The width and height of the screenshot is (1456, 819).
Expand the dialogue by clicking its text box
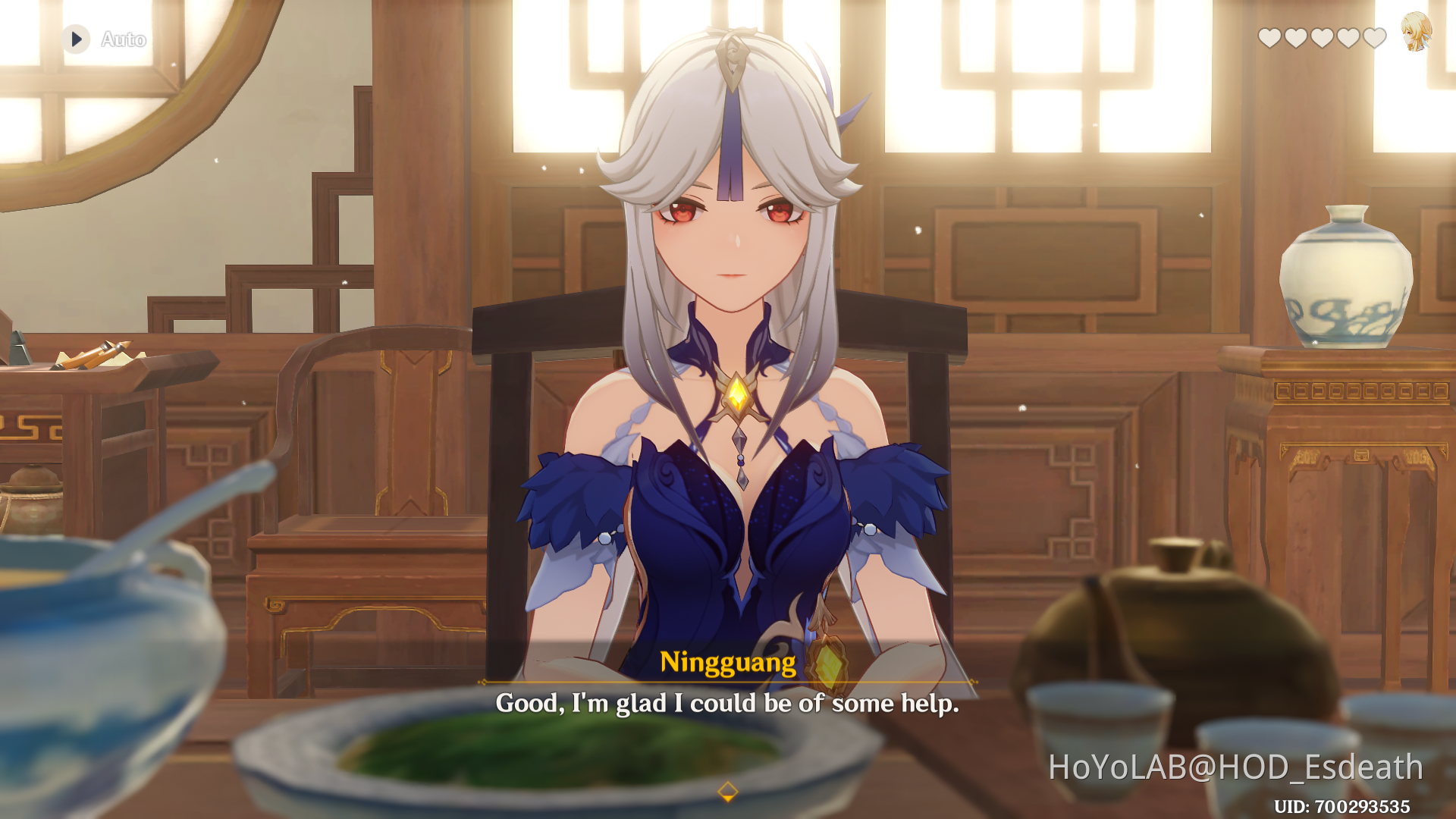click(727, 704)
